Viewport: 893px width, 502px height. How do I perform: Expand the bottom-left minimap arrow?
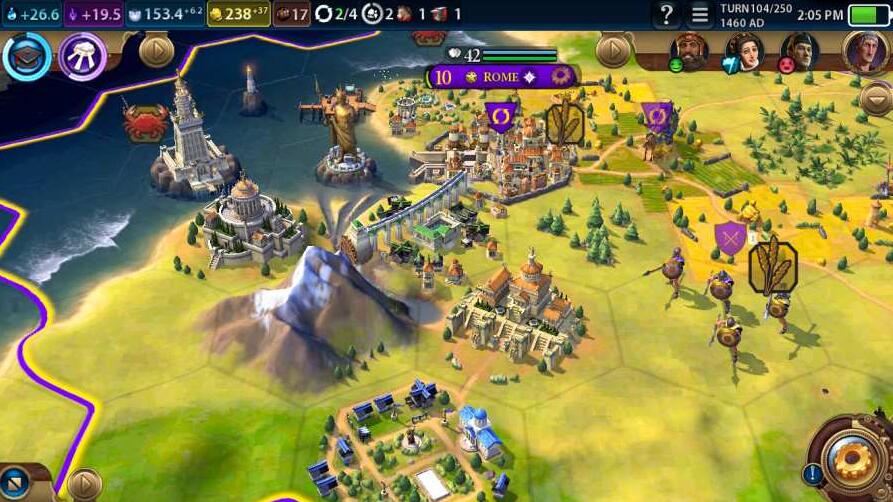click(84, 485)
